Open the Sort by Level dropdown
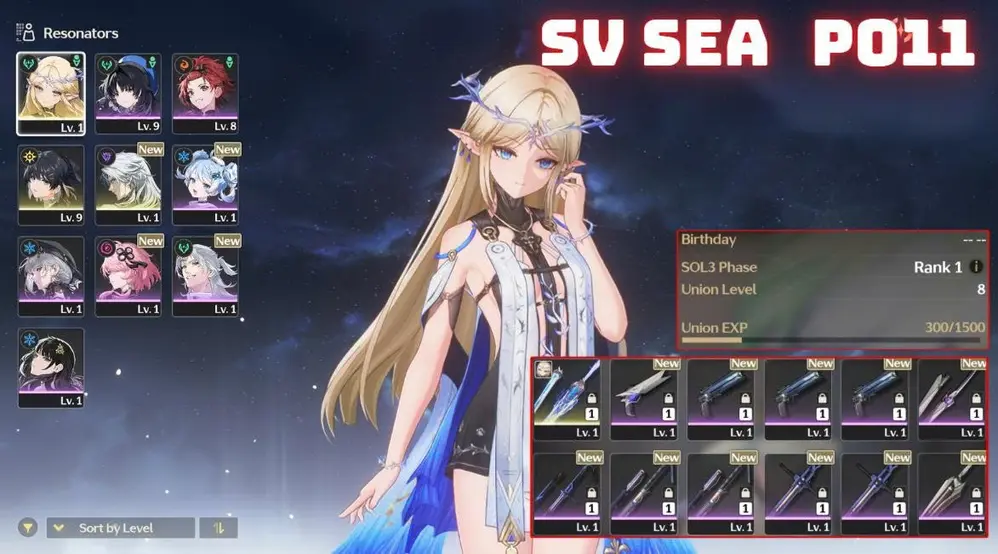Viewport: 998px width, 554px height. [121, 527]
